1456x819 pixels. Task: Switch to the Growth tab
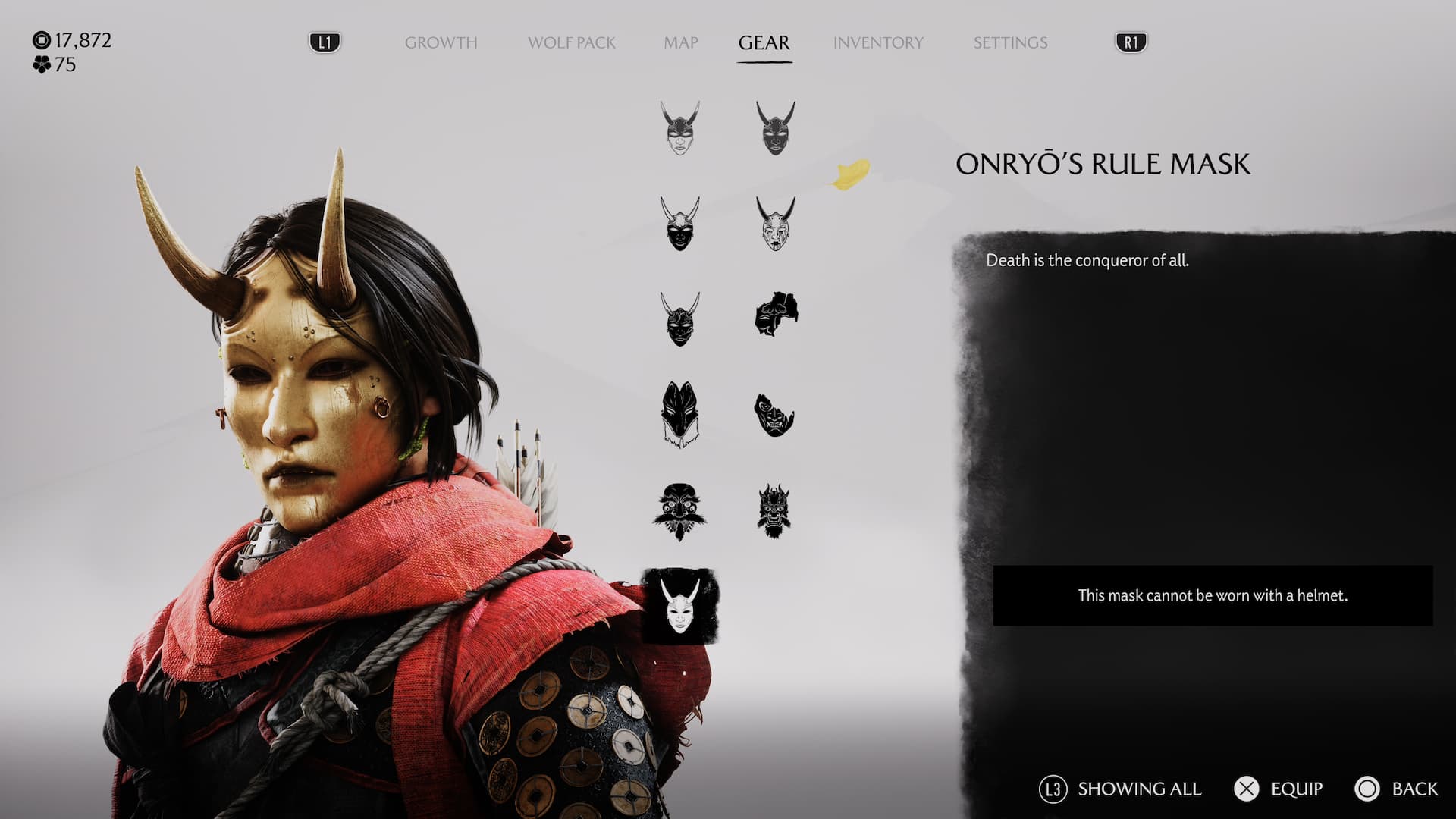click(441, 42)
